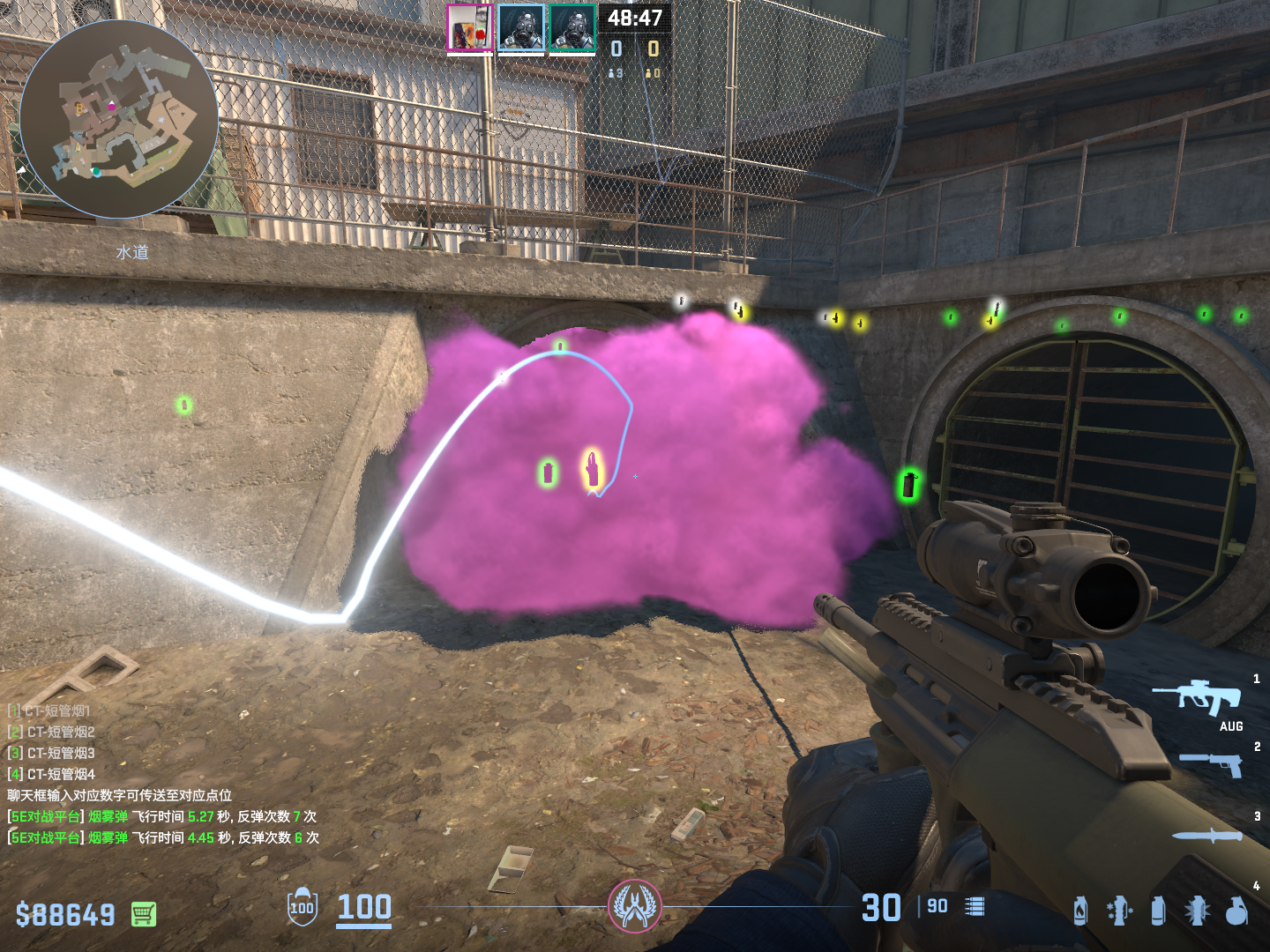This screenshot has width=1270, height=952.
Task: Pick the decoy grenade icon
Action: 1118,911
